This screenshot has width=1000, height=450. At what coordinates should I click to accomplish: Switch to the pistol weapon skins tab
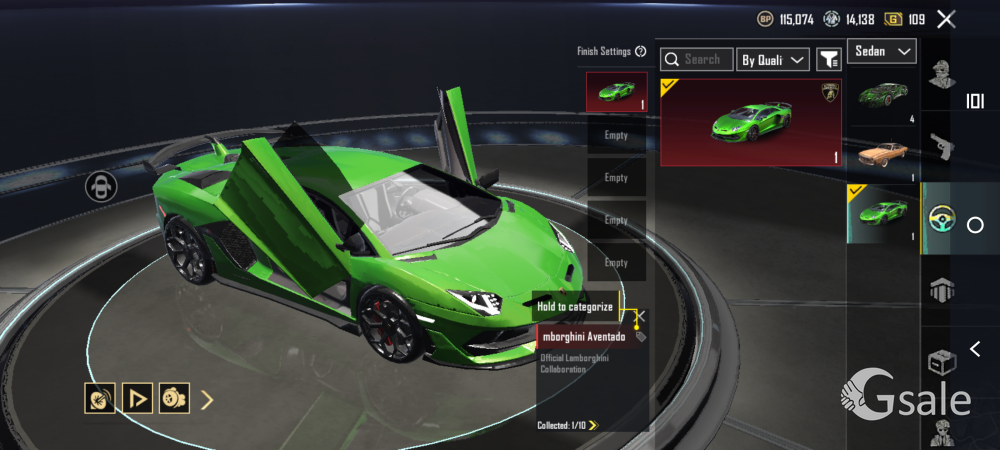coord(938,146)
